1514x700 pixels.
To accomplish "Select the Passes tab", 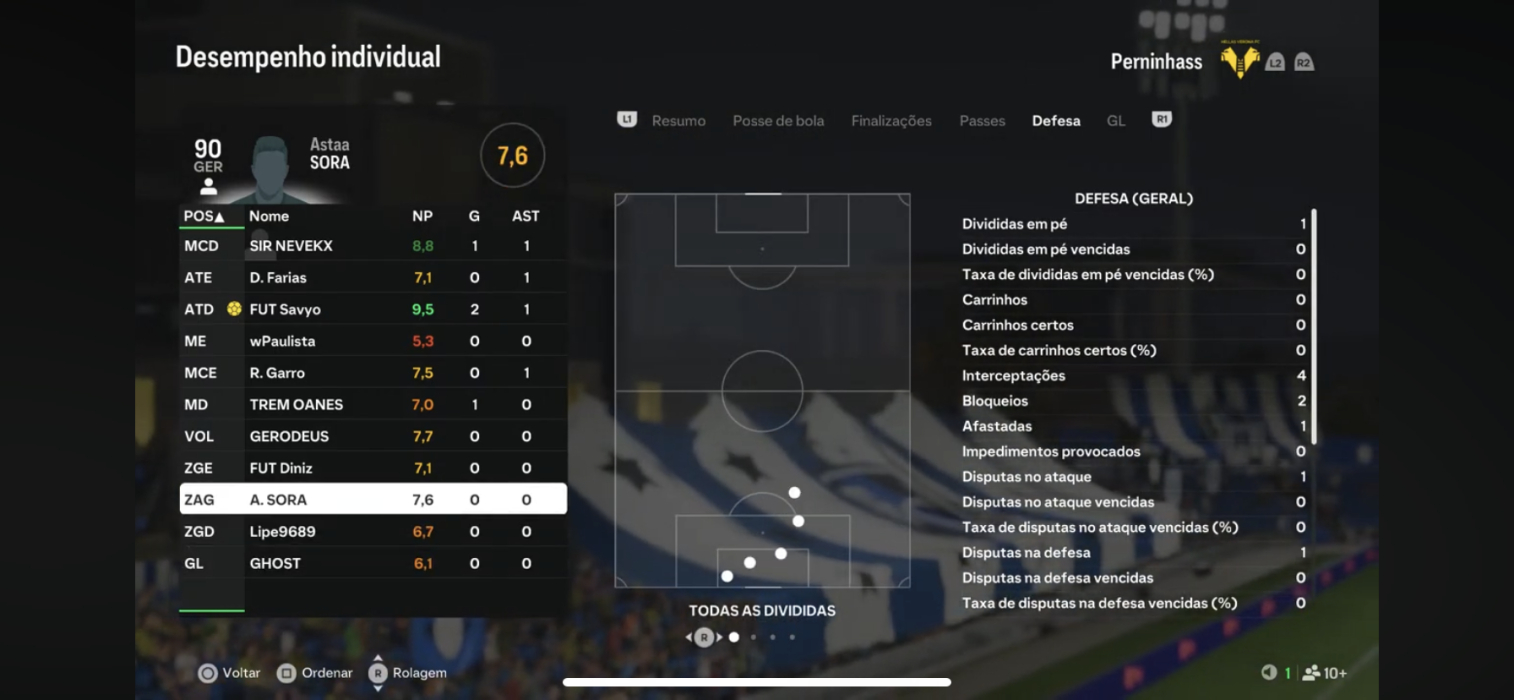I will 982,121.
